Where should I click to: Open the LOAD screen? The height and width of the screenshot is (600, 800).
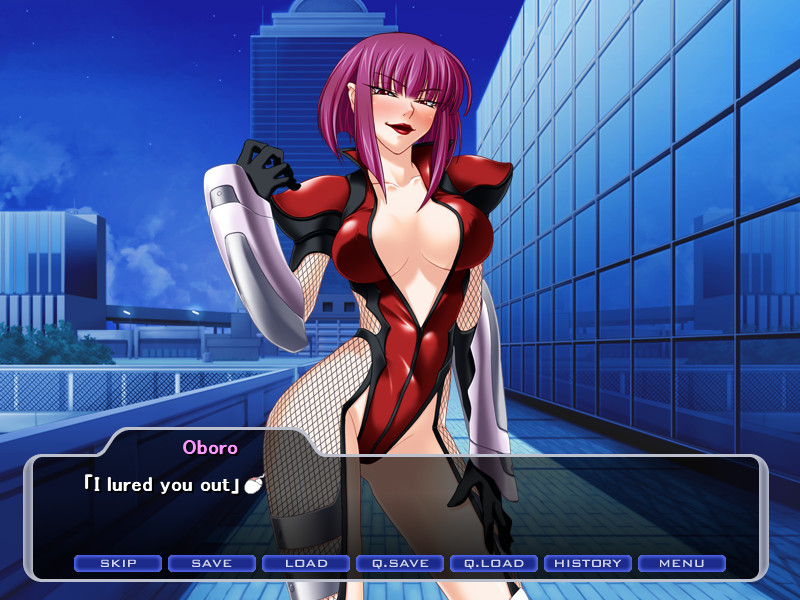pos(306,563)
